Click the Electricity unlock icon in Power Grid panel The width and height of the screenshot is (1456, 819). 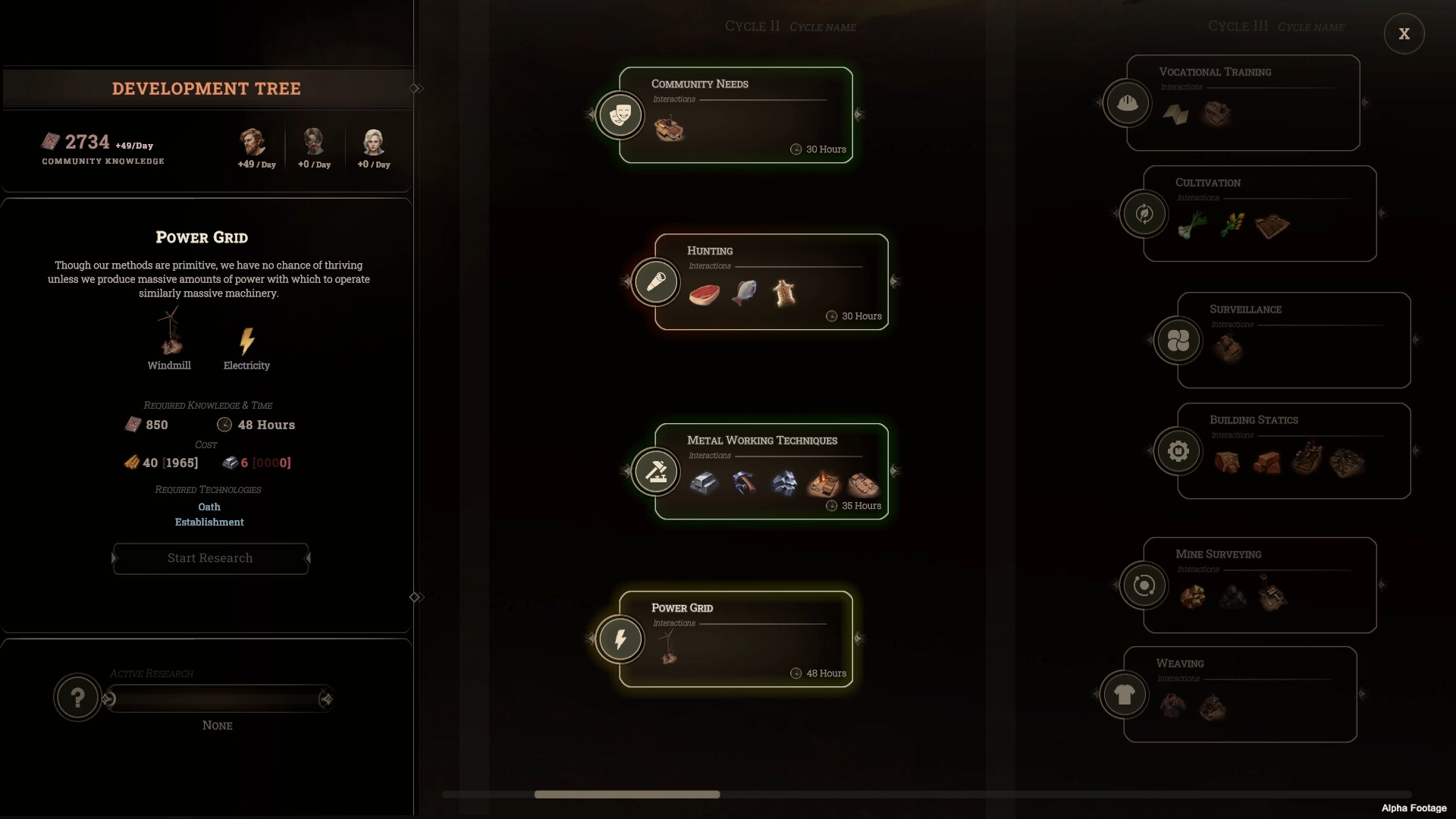246,343
